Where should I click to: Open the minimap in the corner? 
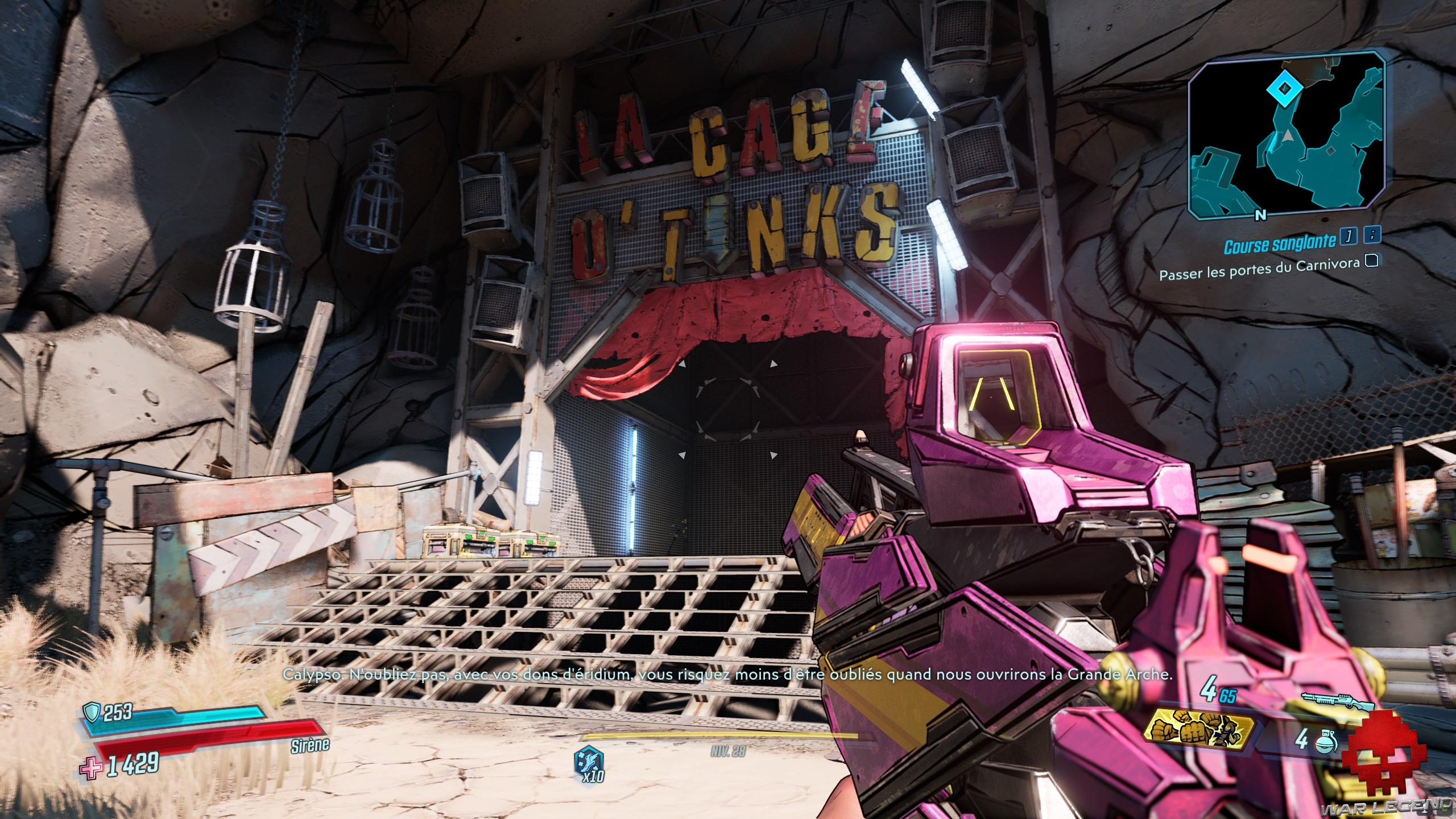(x=1285, y=136)
